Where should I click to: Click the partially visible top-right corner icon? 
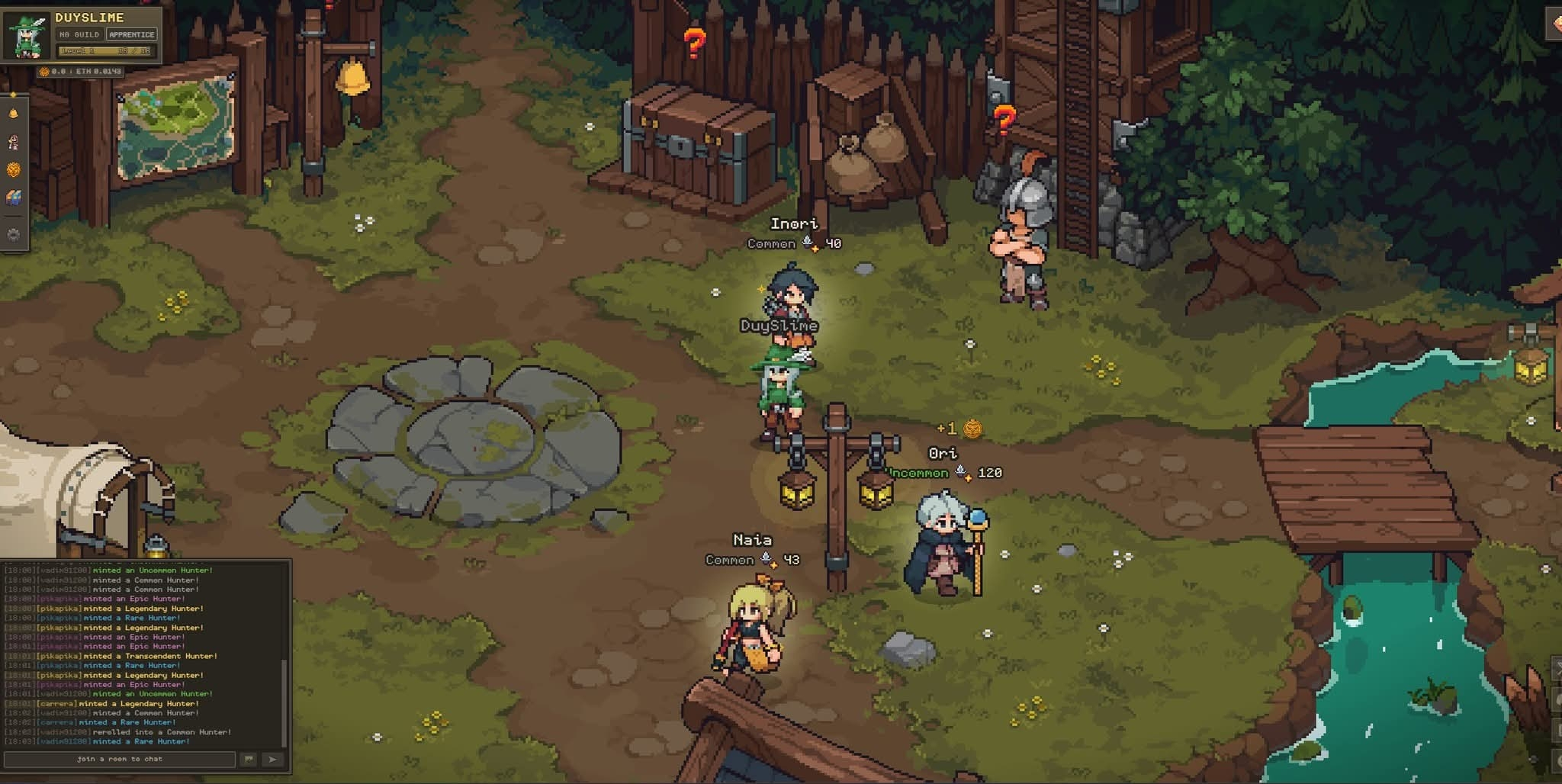coord(1555,23)
